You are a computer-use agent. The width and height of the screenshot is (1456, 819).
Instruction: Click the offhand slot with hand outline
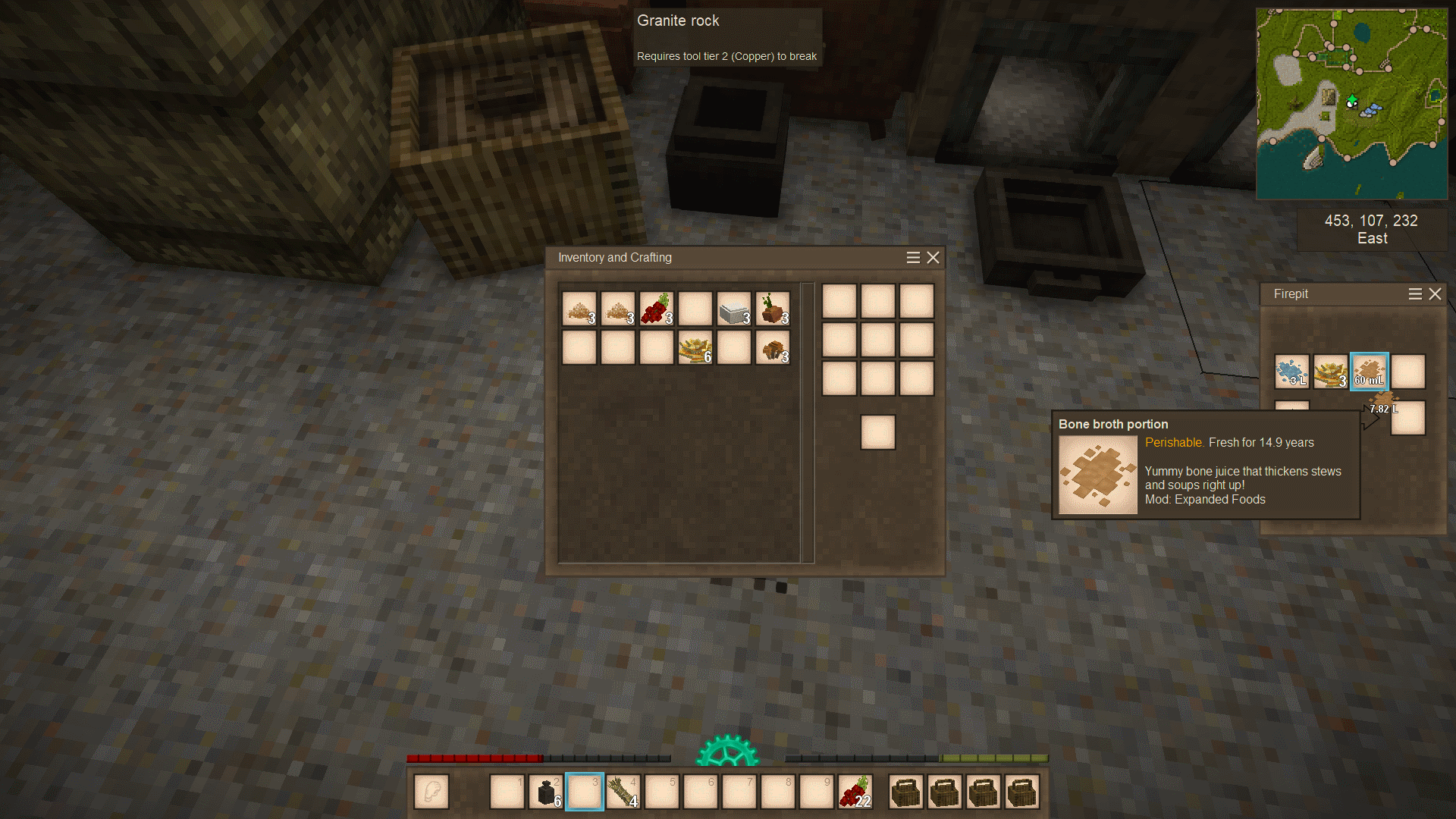[431, 792]
